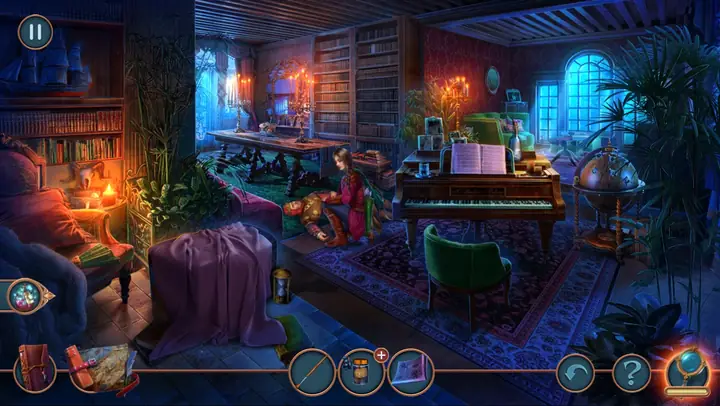Select the jar inventory item
The image size is (720, 406).
[360, 373]
